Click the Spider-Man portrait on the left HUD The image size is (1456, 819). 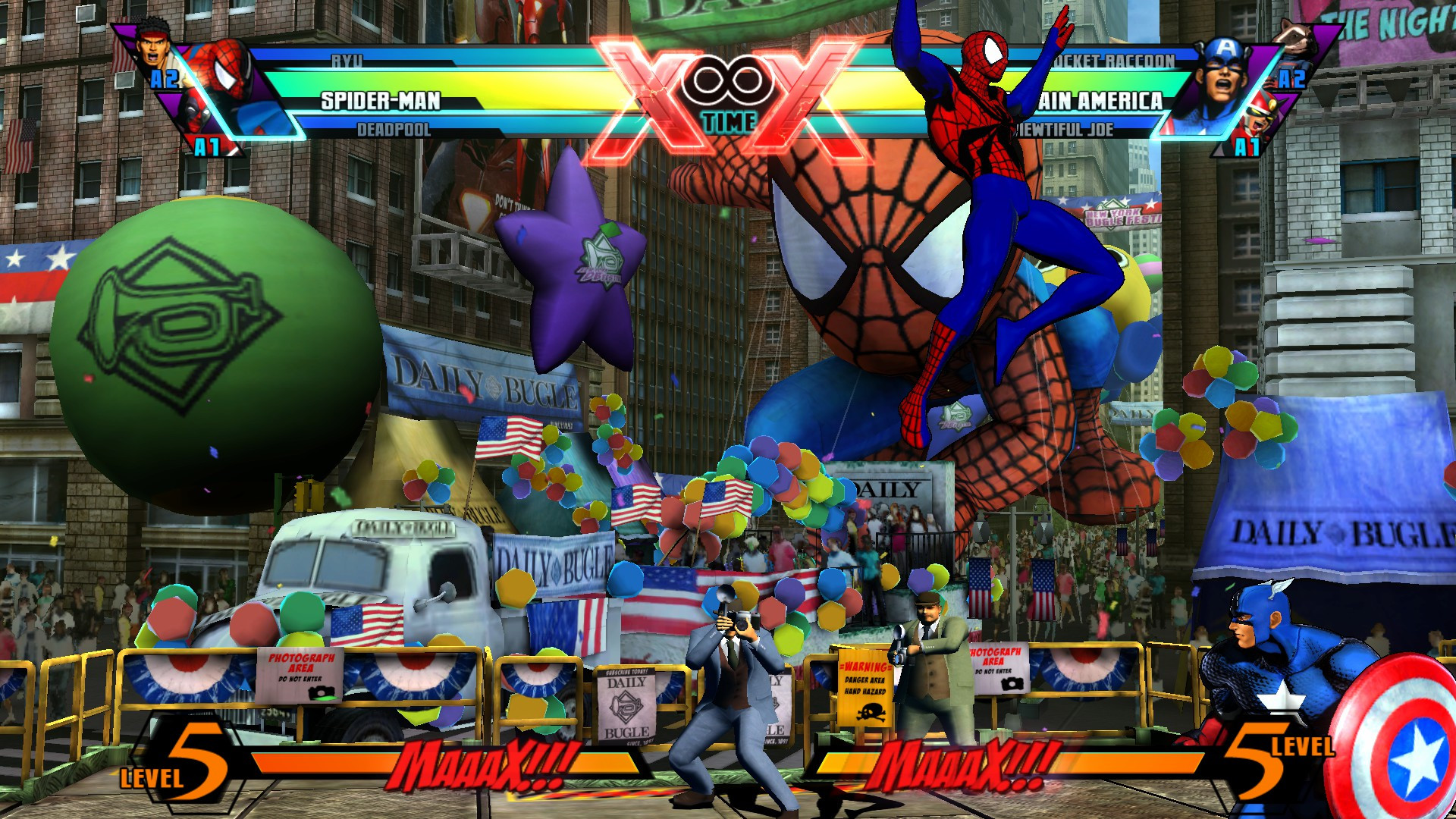pos(227,76)
